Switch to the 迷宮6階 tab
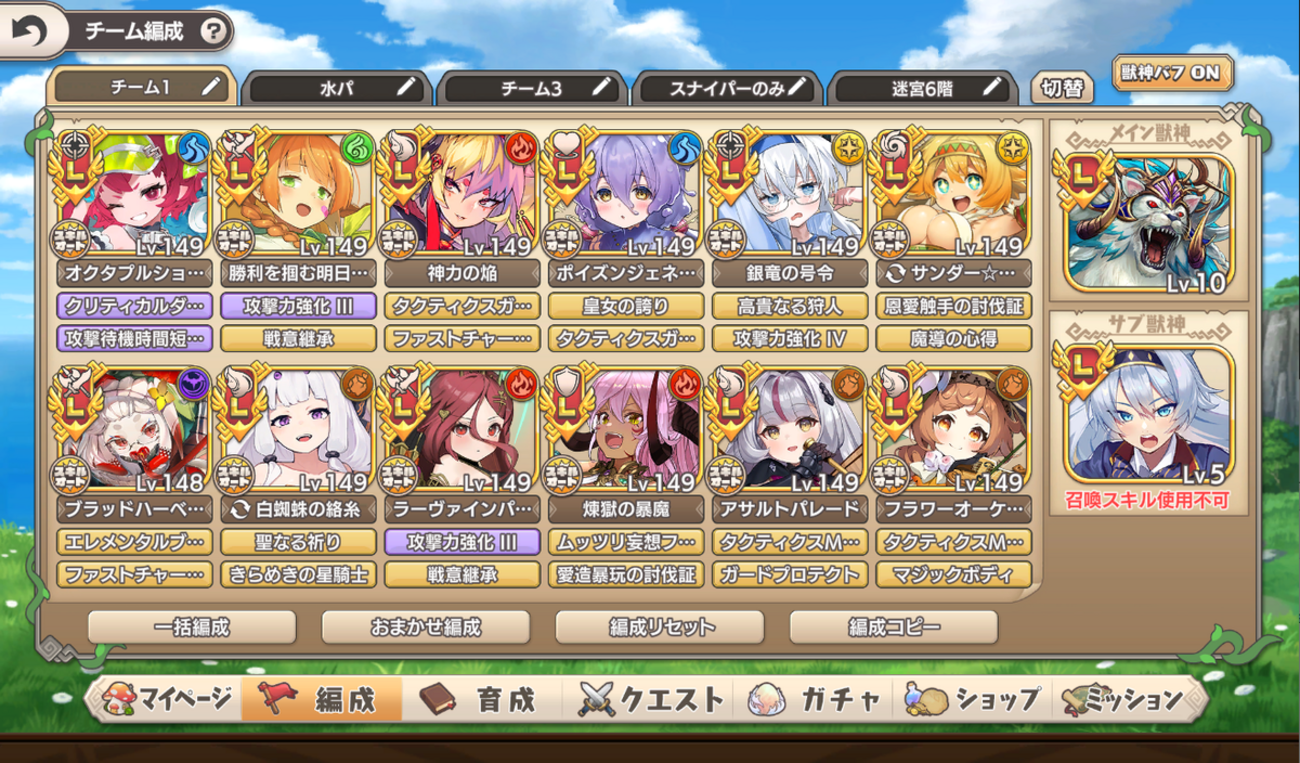1300x763 pixels. coord(920,88)
